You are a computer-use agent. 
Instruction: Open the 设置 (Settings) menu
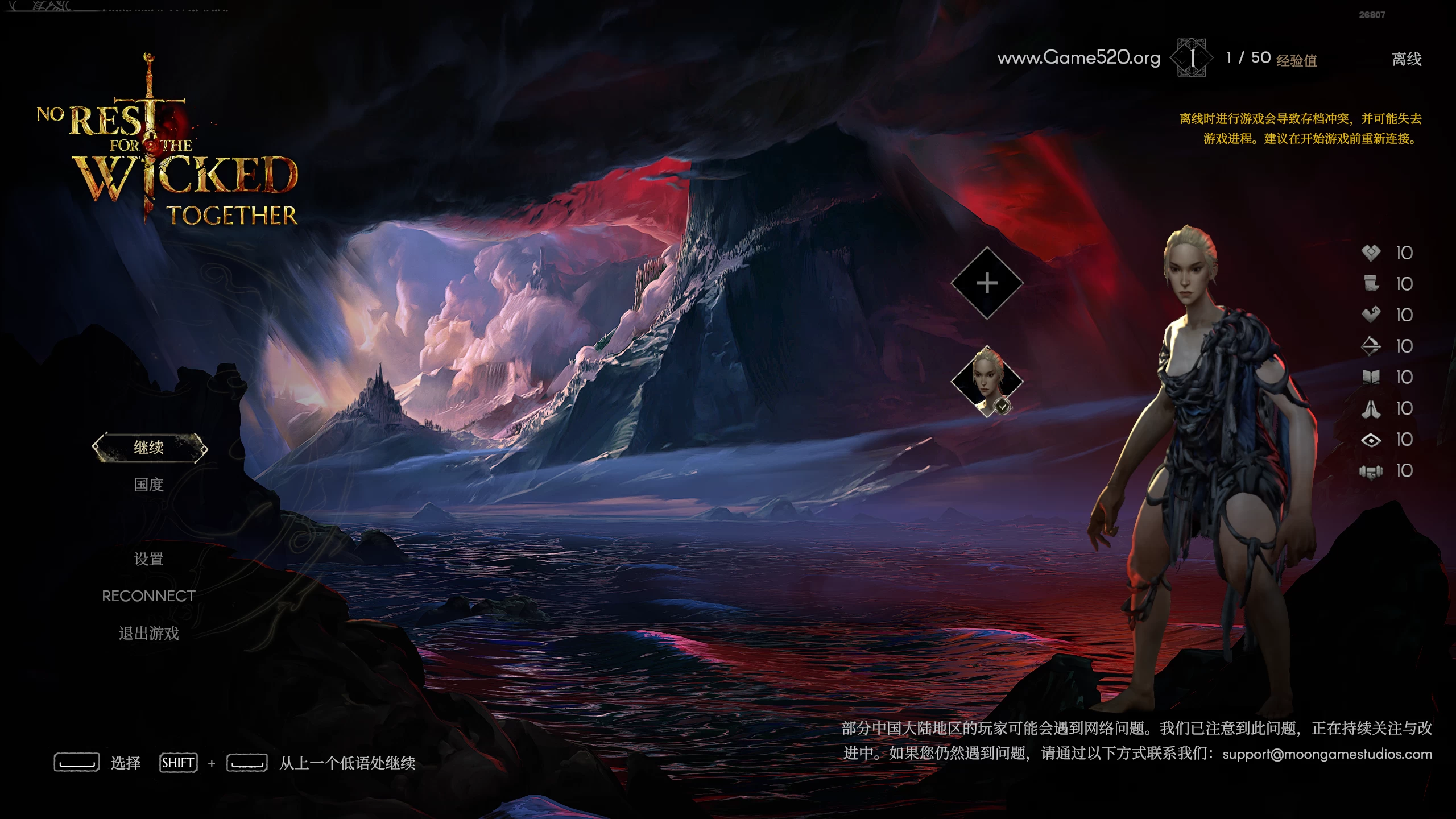click(x=149, y=559)
